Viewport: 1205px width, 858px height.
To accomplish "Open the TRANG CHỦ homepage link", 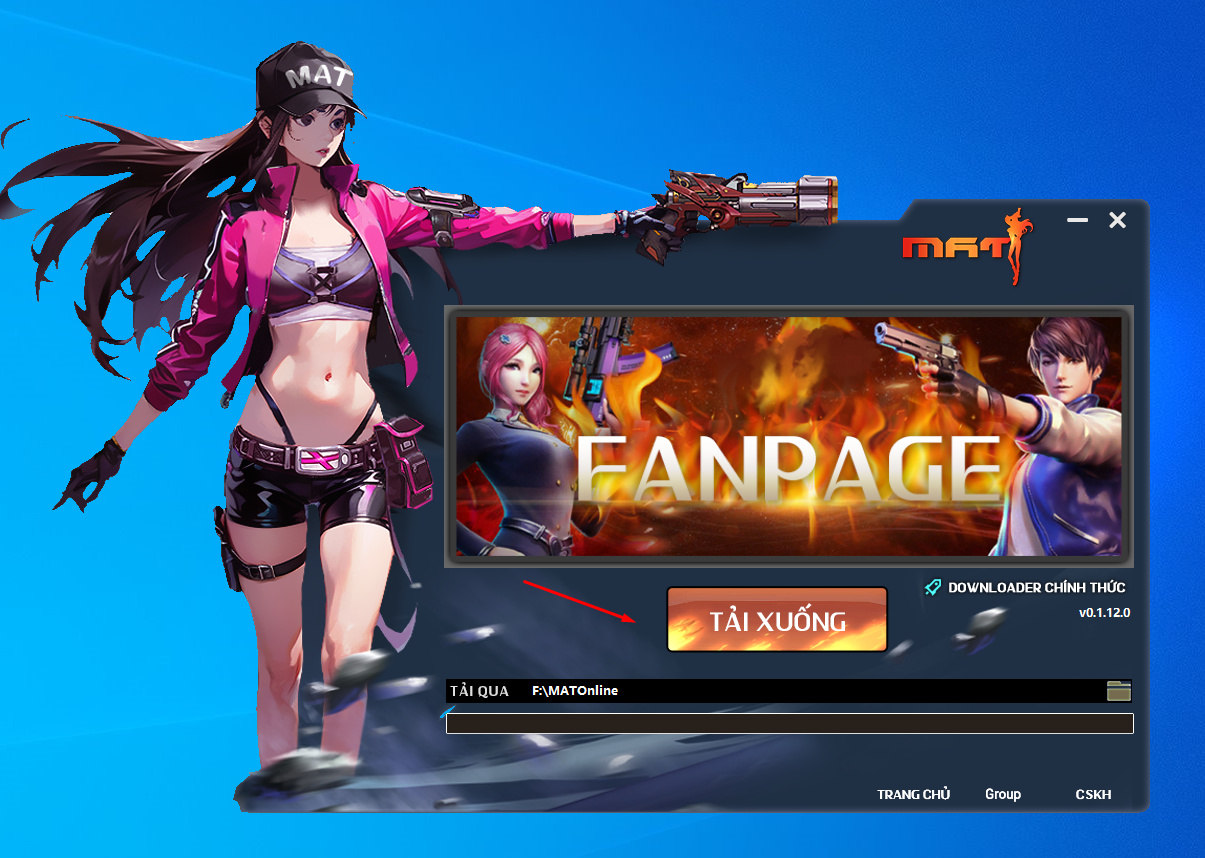I will pos(913,794).
